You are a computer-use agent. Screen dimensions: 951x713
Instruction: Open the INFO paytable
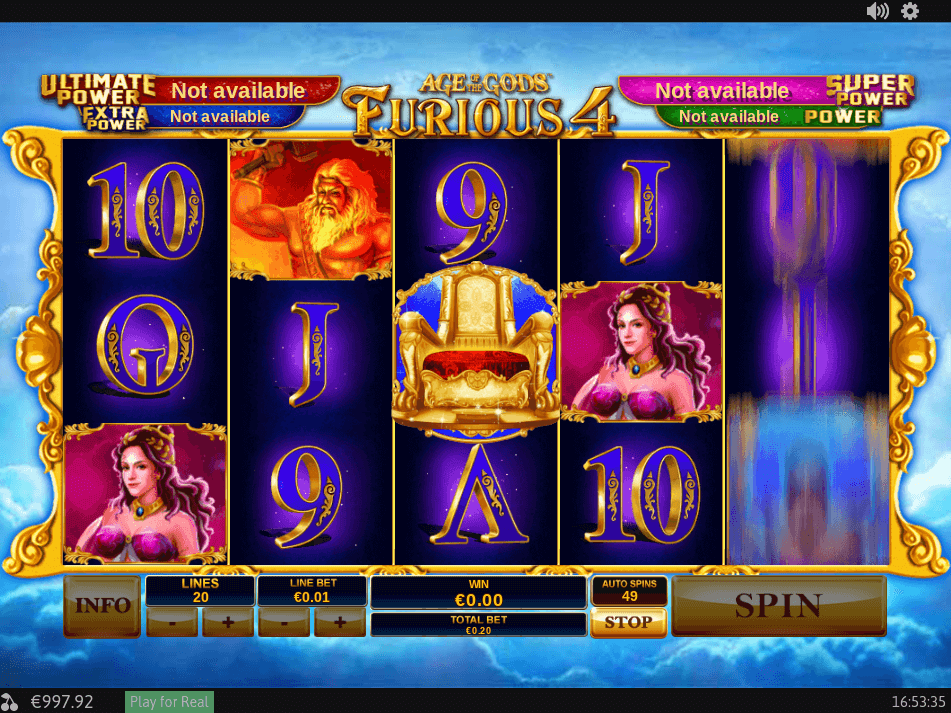pos(102,606)
